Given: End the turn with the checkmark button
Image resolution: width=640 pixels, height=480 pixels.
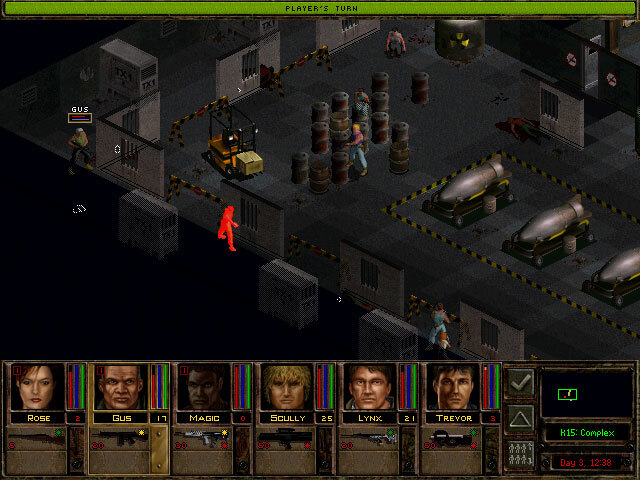Looking at the screenshot, I should [x=520, y=382].
